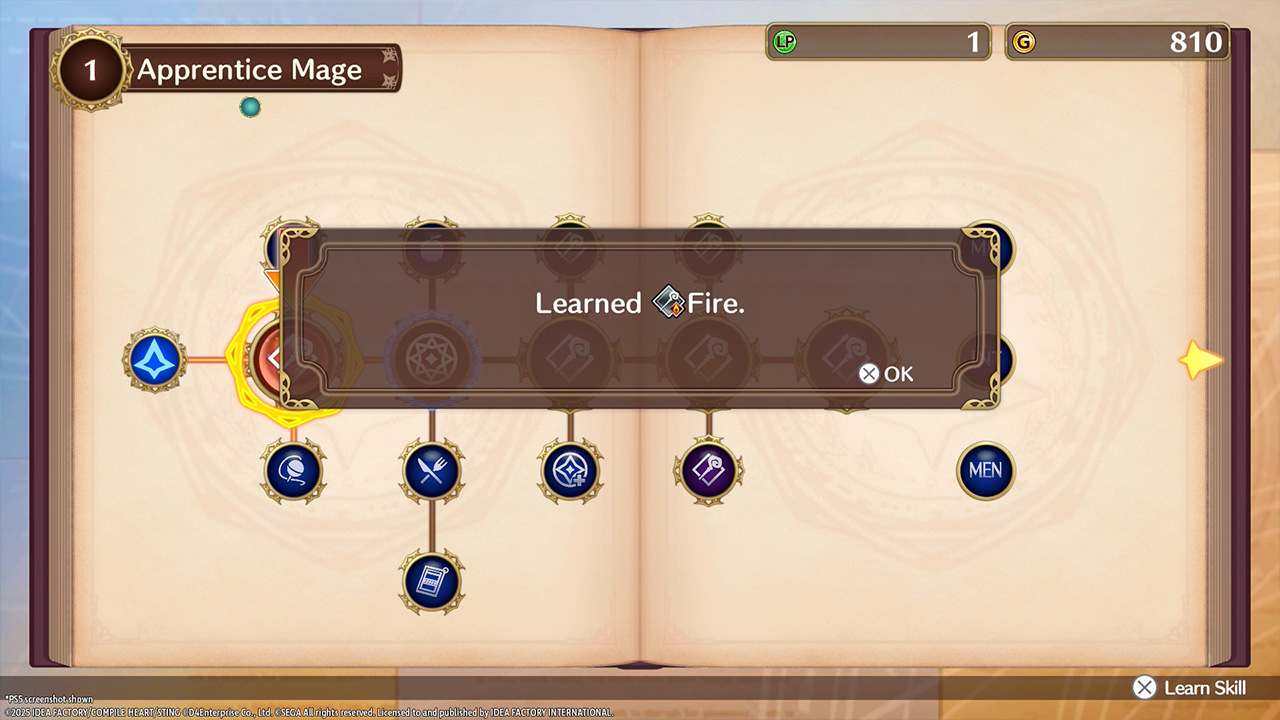Select the sparkle plus skill node
The height and width of the screenshot is (720, 1280).
tap(570, 470)
